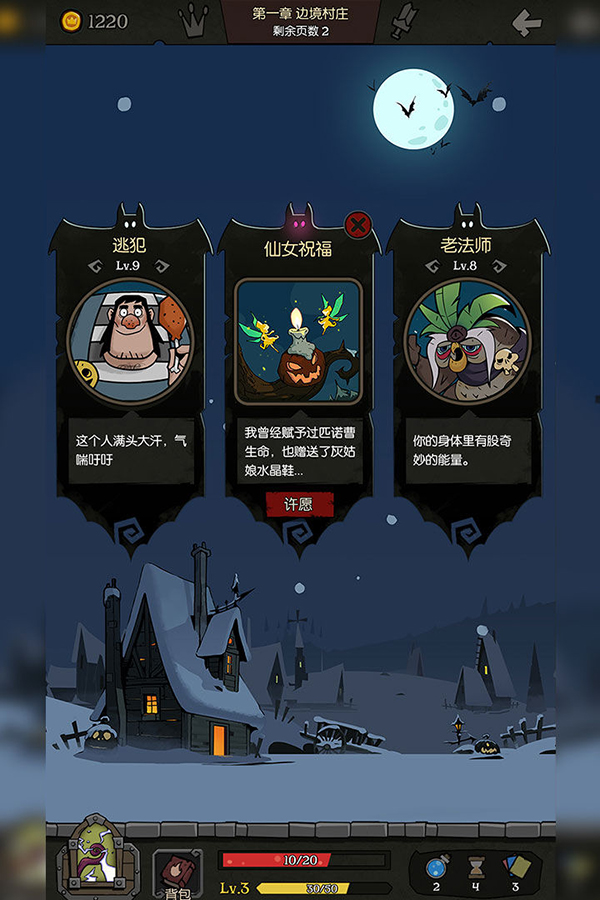600x900 pixels.
Task: Open the cards item icon
Action: [x=516, y=867]
